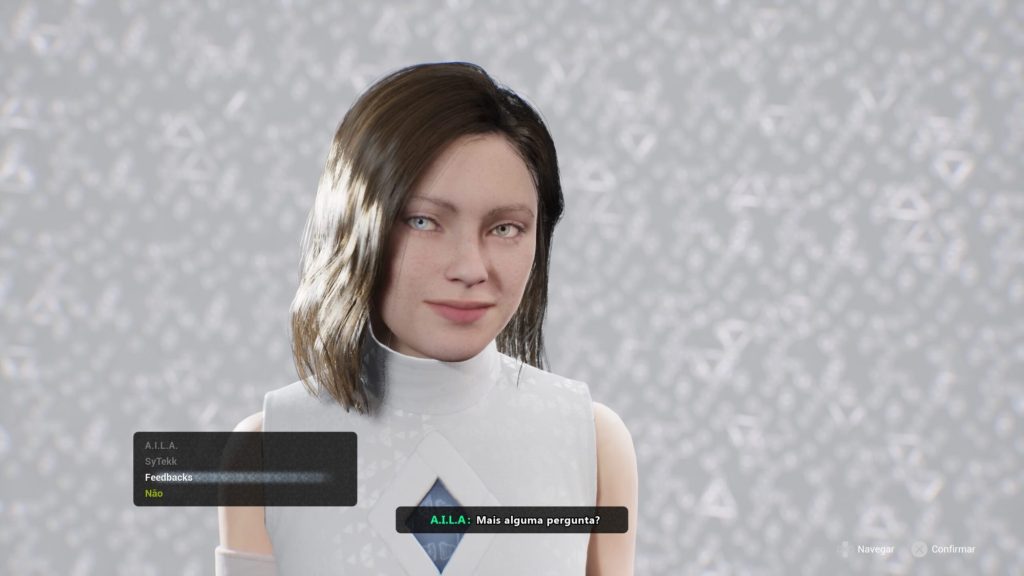Screen dimensions: 1024x576
Task: Pick the Feedbacks dialogue option
Action: pos(168,477)
